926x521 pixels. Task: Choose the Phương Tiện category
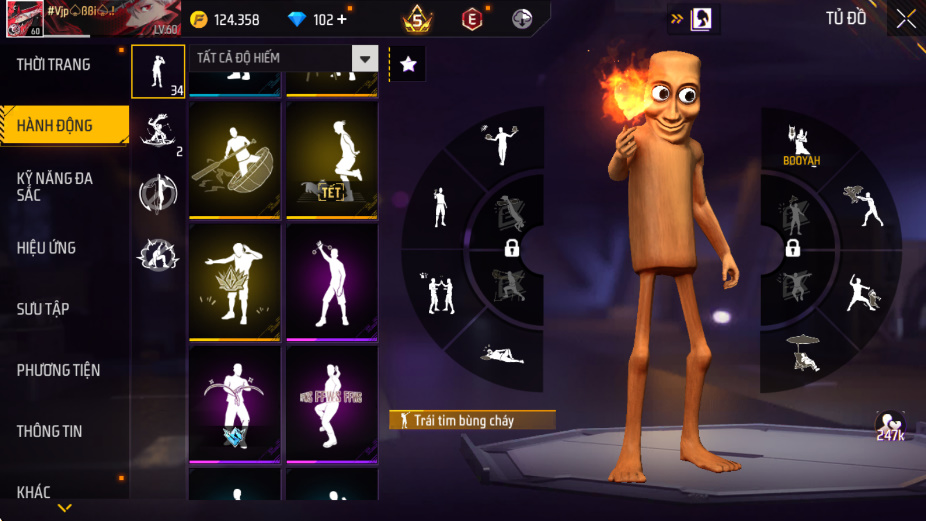pyautogui.click(x=58, y=370)
